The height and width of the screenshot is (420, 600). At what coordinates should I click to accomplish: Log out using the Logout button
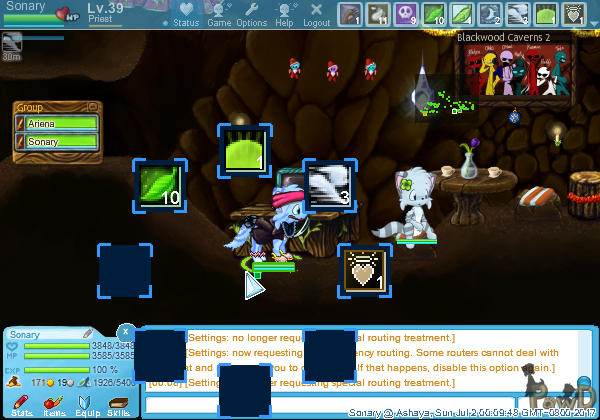[x=316, y=15]
